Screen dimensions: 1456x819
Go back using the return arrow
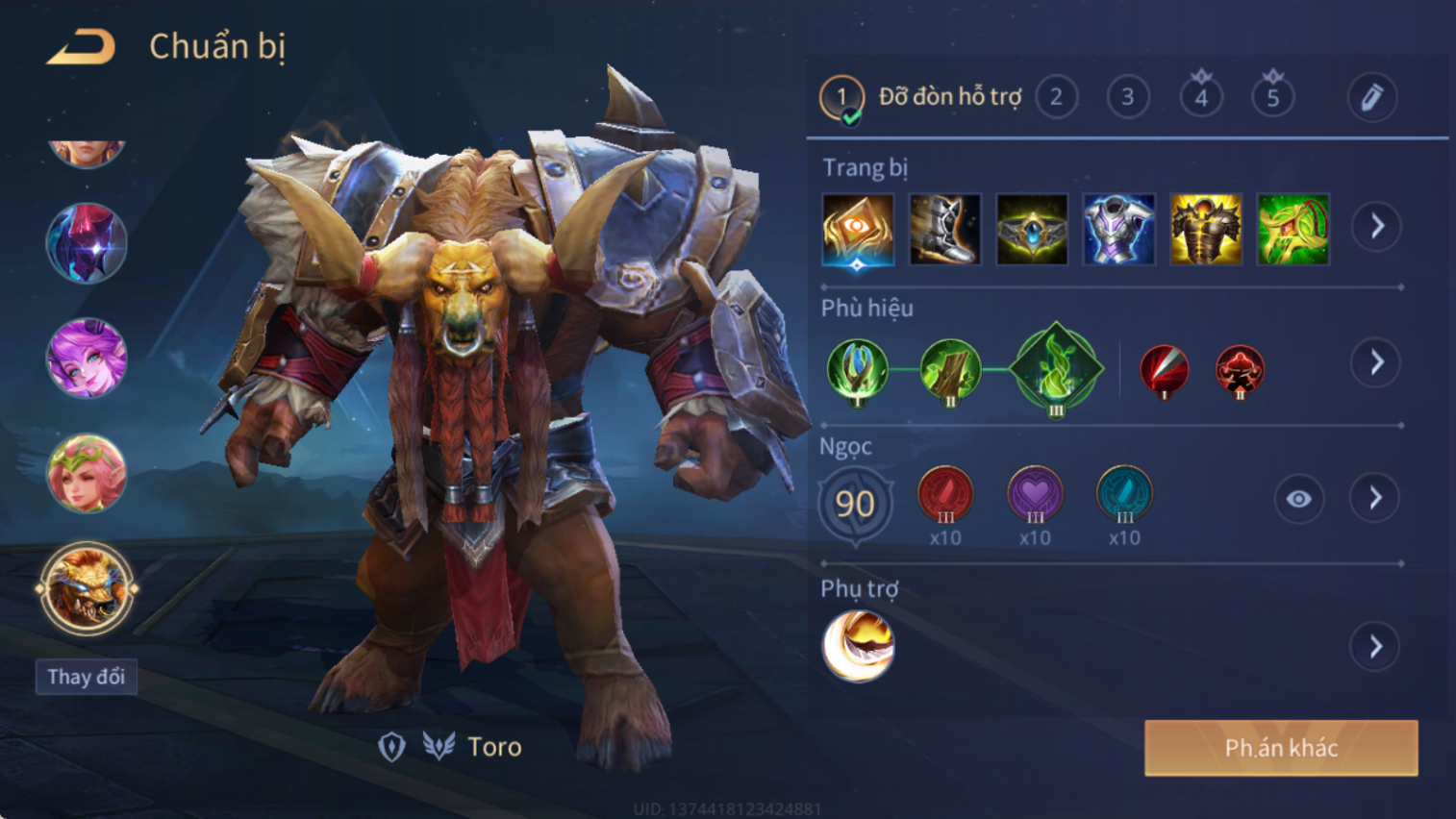point(82,46)
